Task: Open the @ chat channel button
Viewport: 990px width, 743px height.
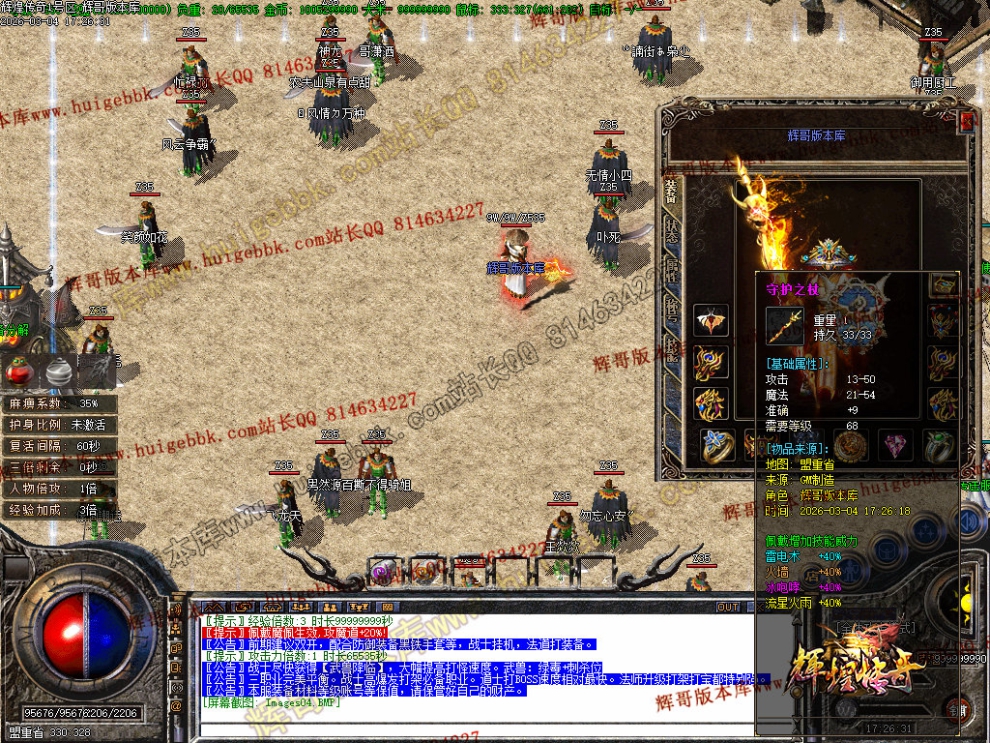Action: click(x=177, y=705)
